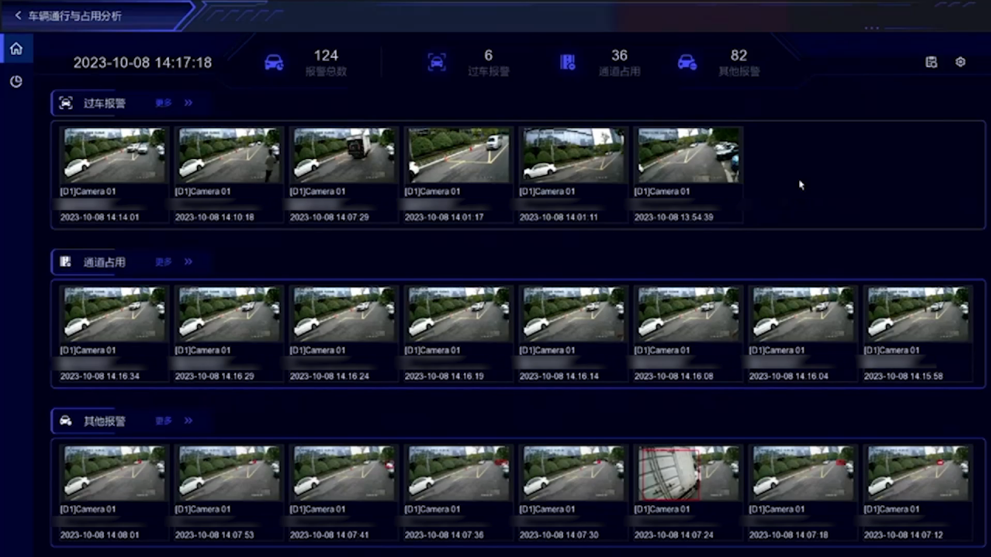Show more 其他报警 records
The width and height of the screenshot is (991, 557).
pyautogui.click(x=173, y=421)
